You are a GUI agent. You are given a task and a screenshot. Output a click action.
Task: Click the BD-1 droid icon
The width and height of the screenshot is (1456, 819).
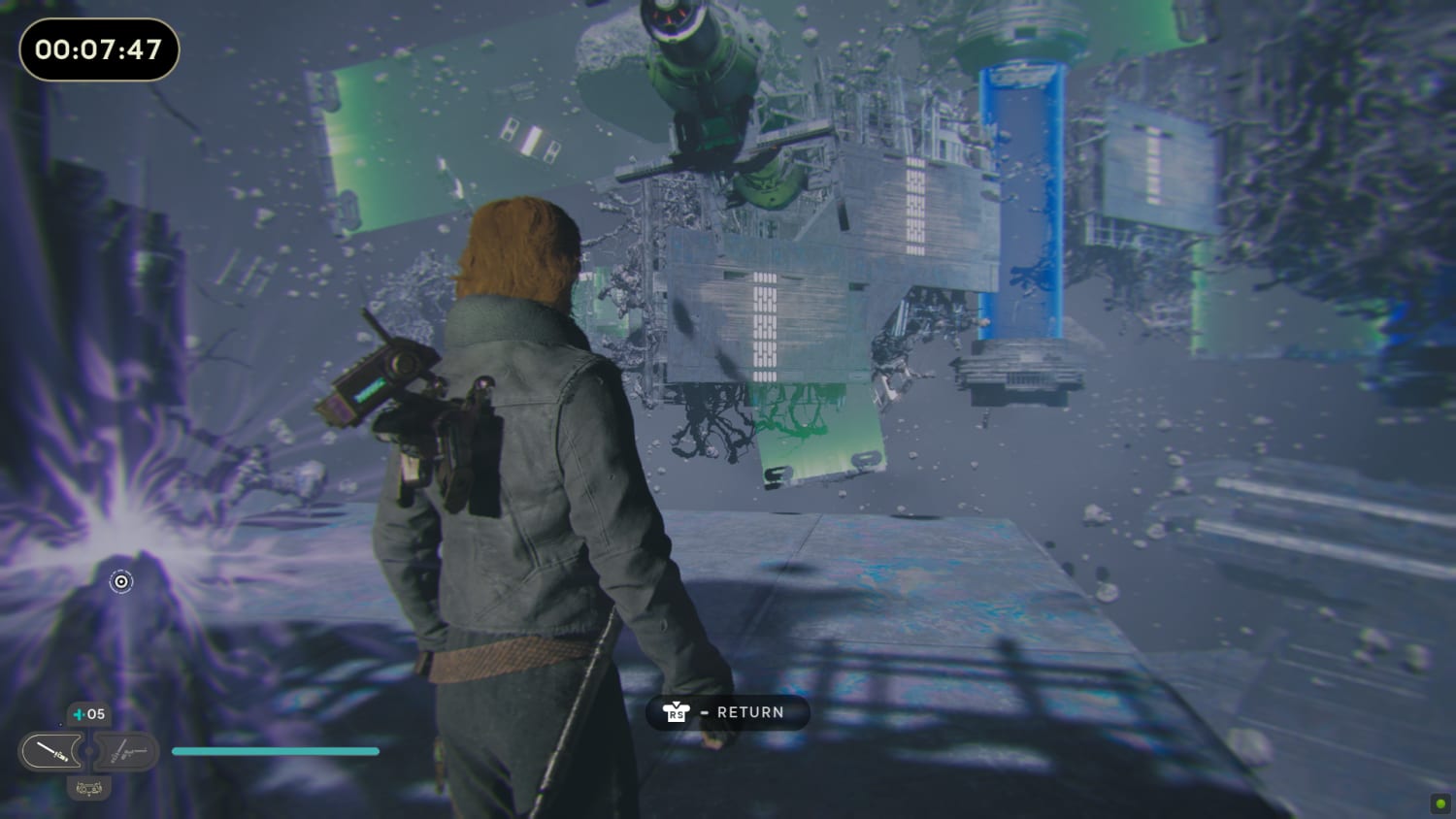coord(88,788)
